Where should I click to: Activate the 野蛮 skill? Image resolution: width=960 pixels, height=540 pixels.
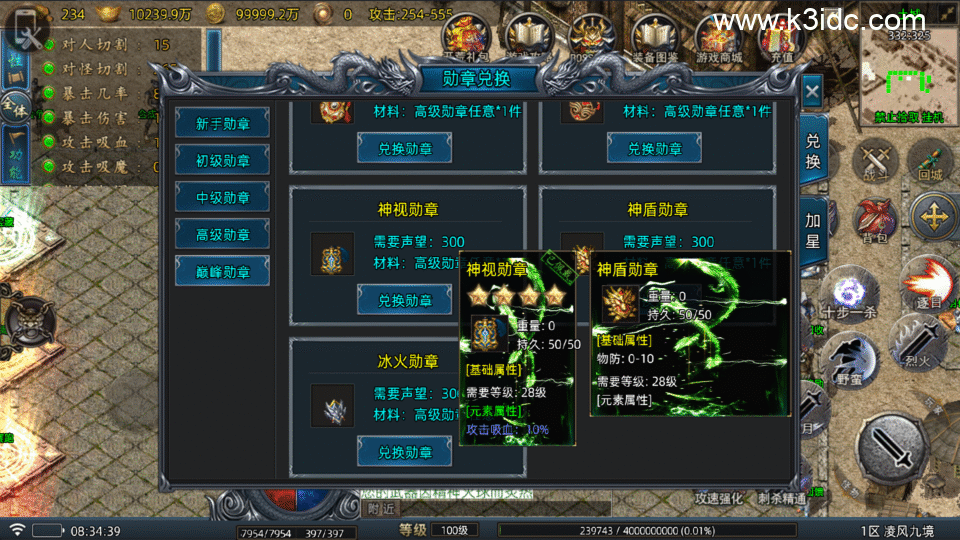pos(850,358)
